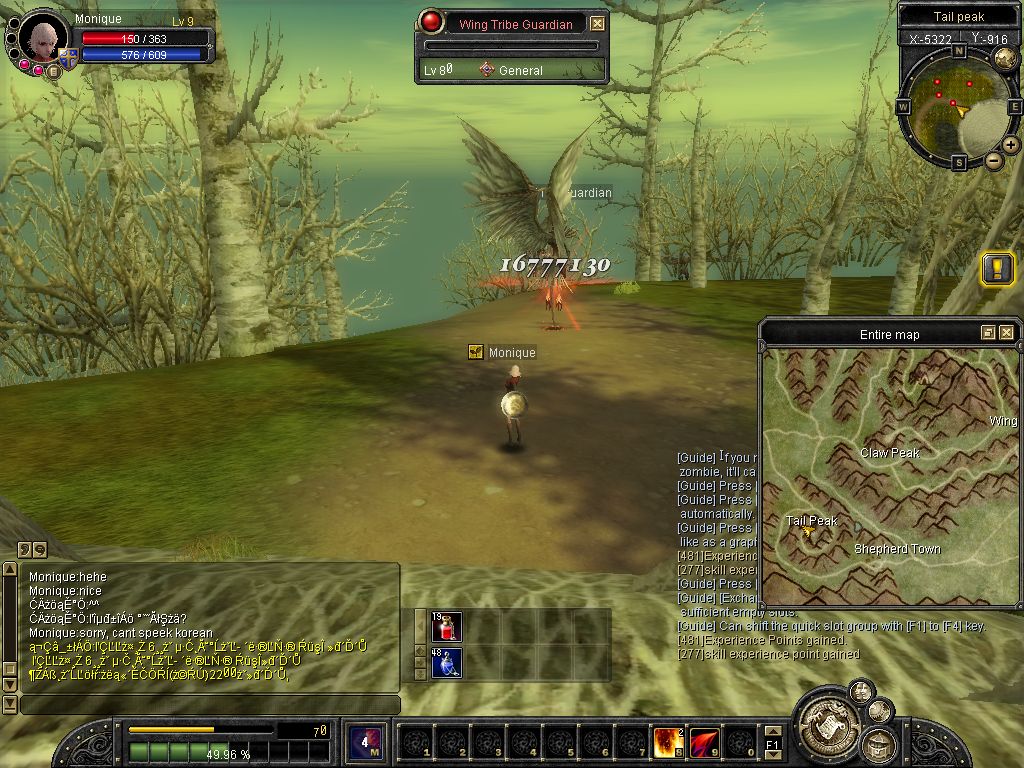Open the shield emblem beside the portrait

[x=68, y=57]
